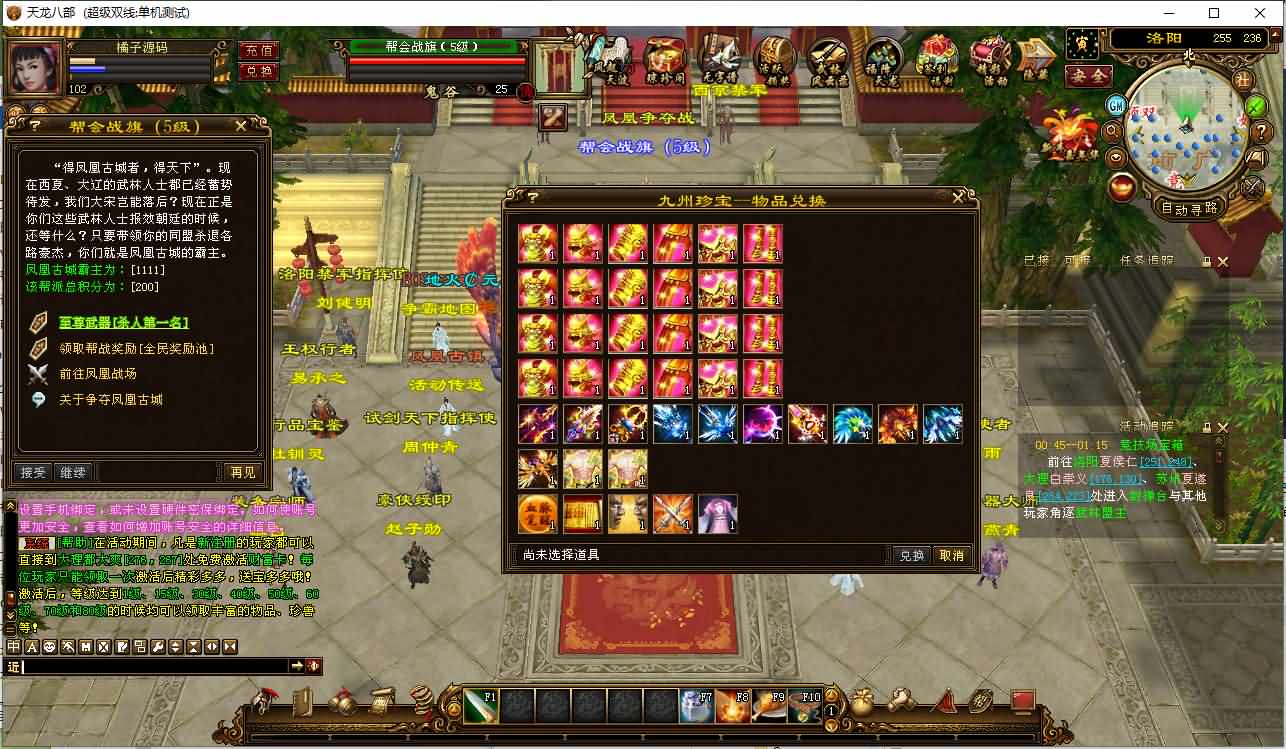Select the smiley emoticon icon in chat toolbar
This screenshot has height=749, width=1286.
pos(50,647)
